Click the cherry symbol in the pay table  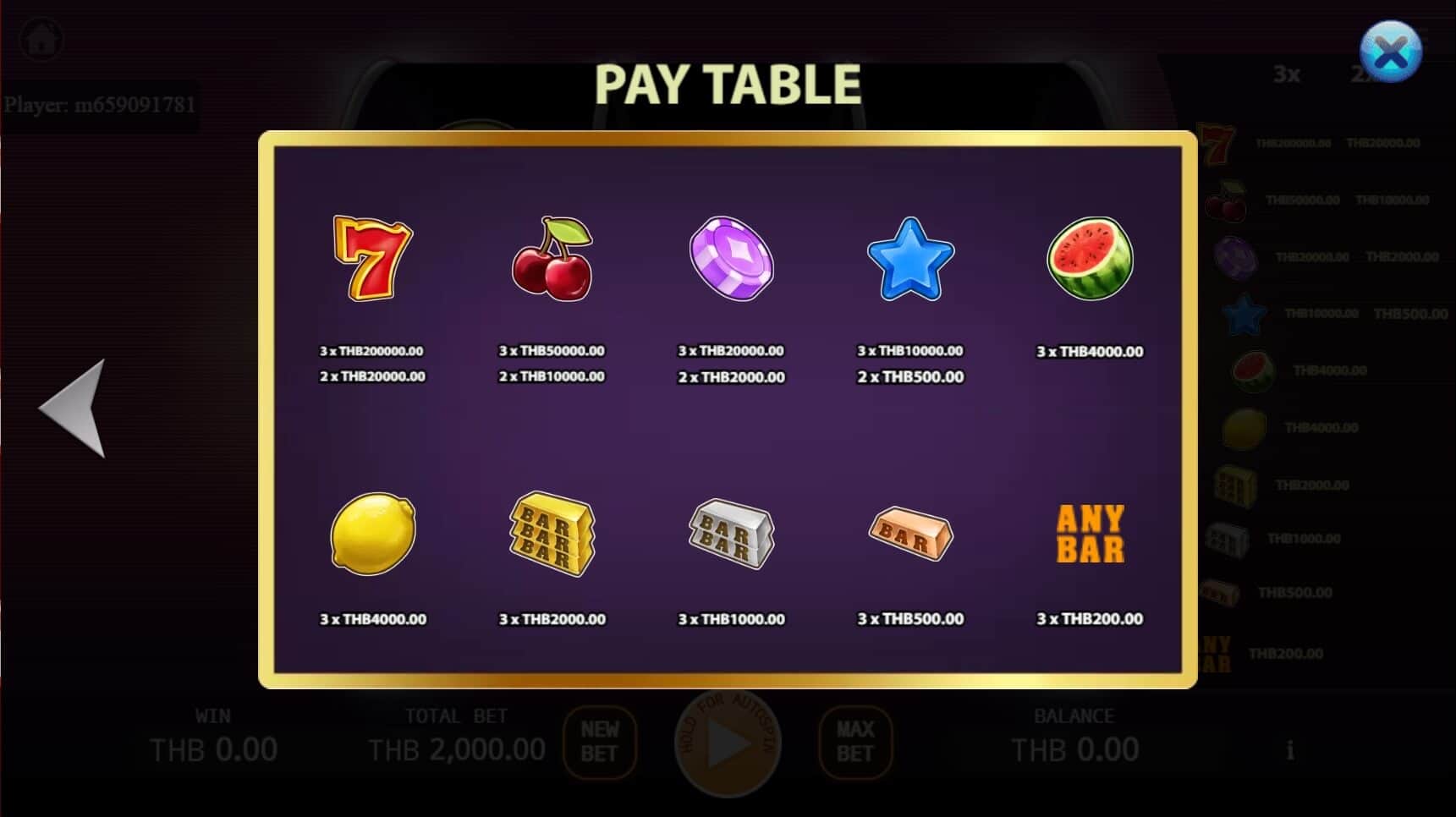point(552,258)
